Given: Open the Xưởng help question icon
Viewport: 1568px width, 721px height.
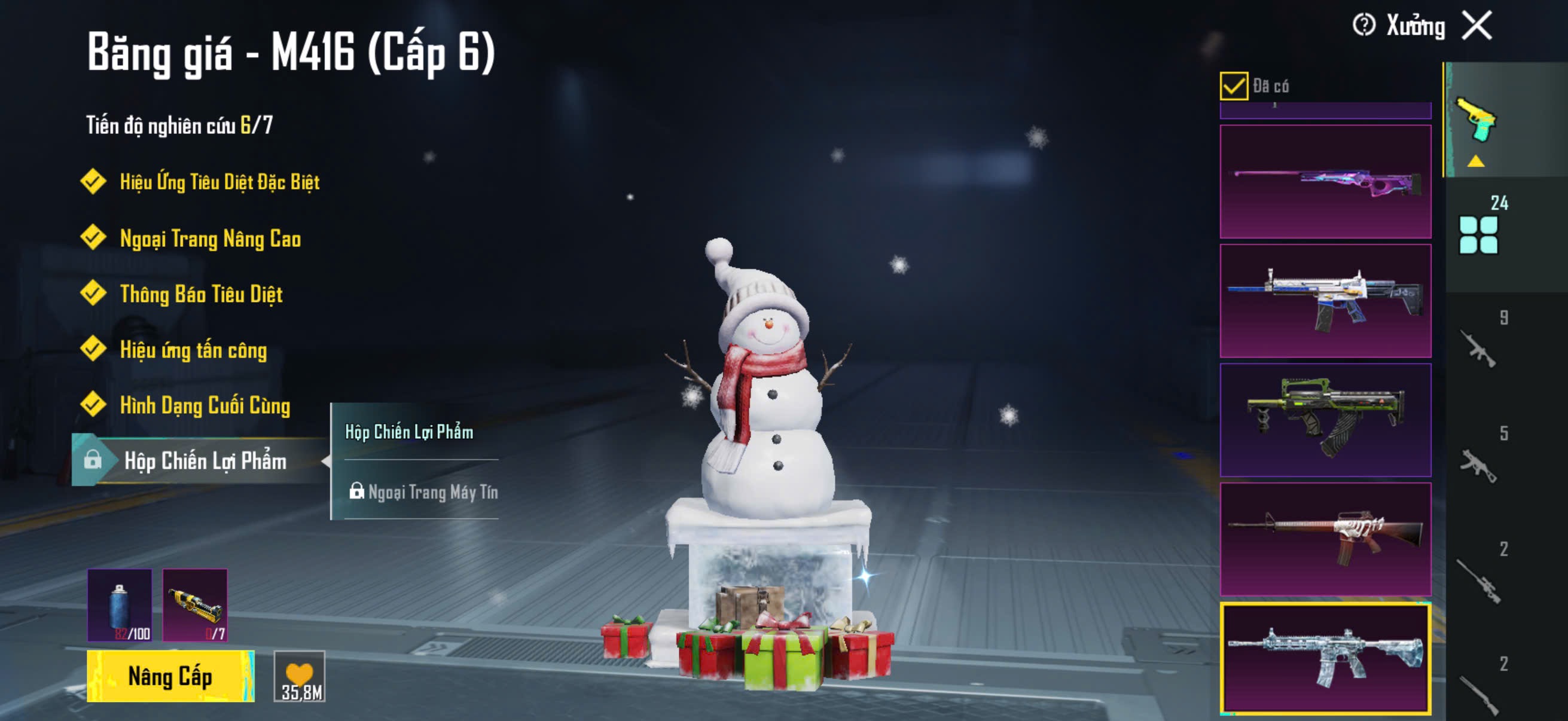Looking at the screenshot, I should 1363,26.
